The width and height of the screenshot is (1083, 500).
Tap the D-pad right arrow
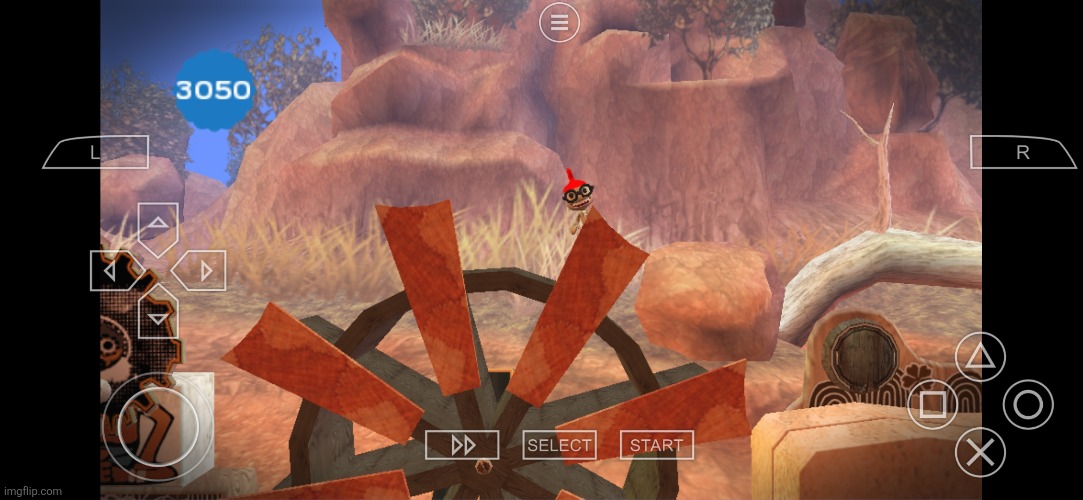point(201,270)
